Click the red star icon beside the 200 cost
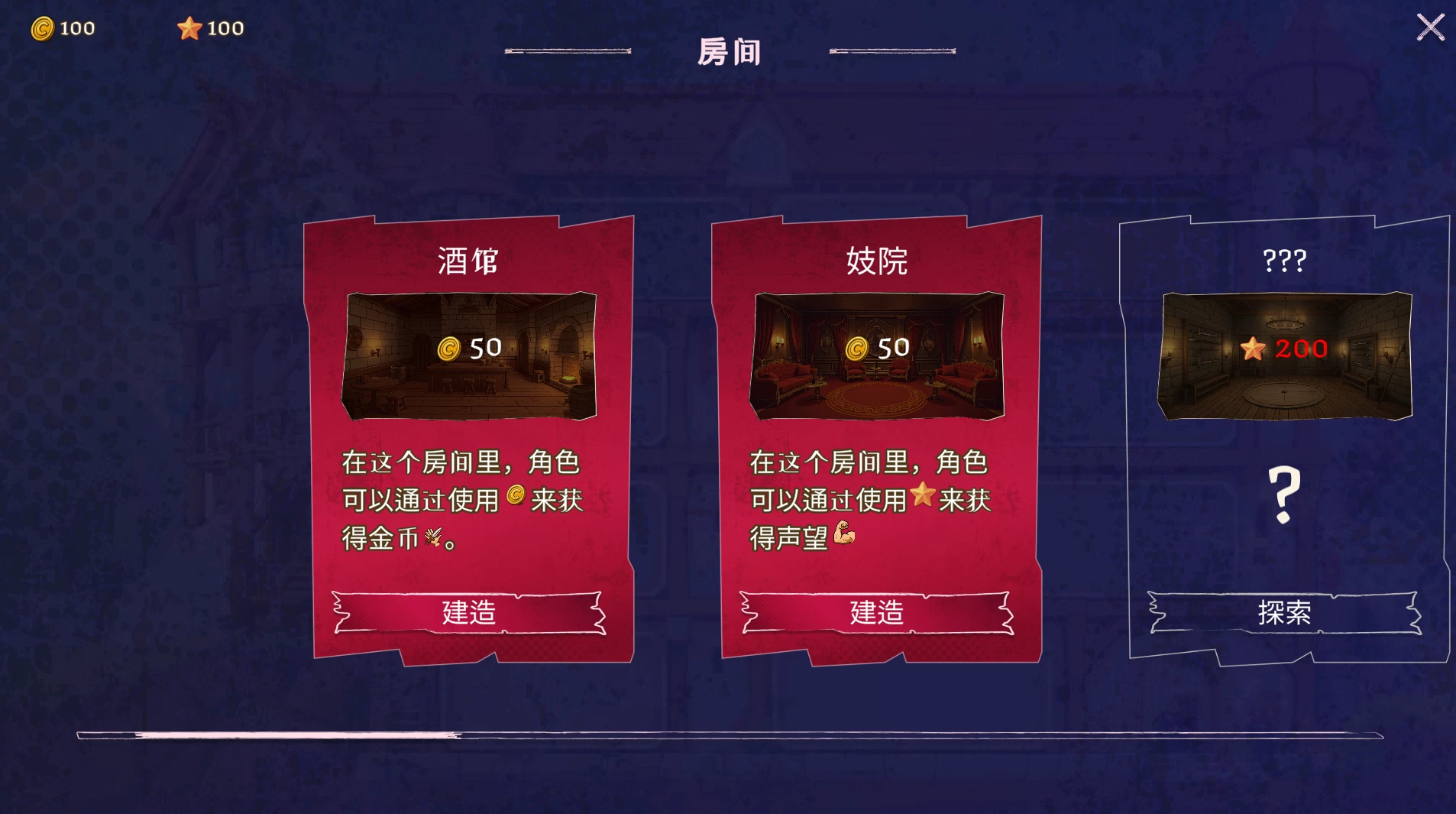This screenshot has height=814, width=1456. coord(1254,349)
